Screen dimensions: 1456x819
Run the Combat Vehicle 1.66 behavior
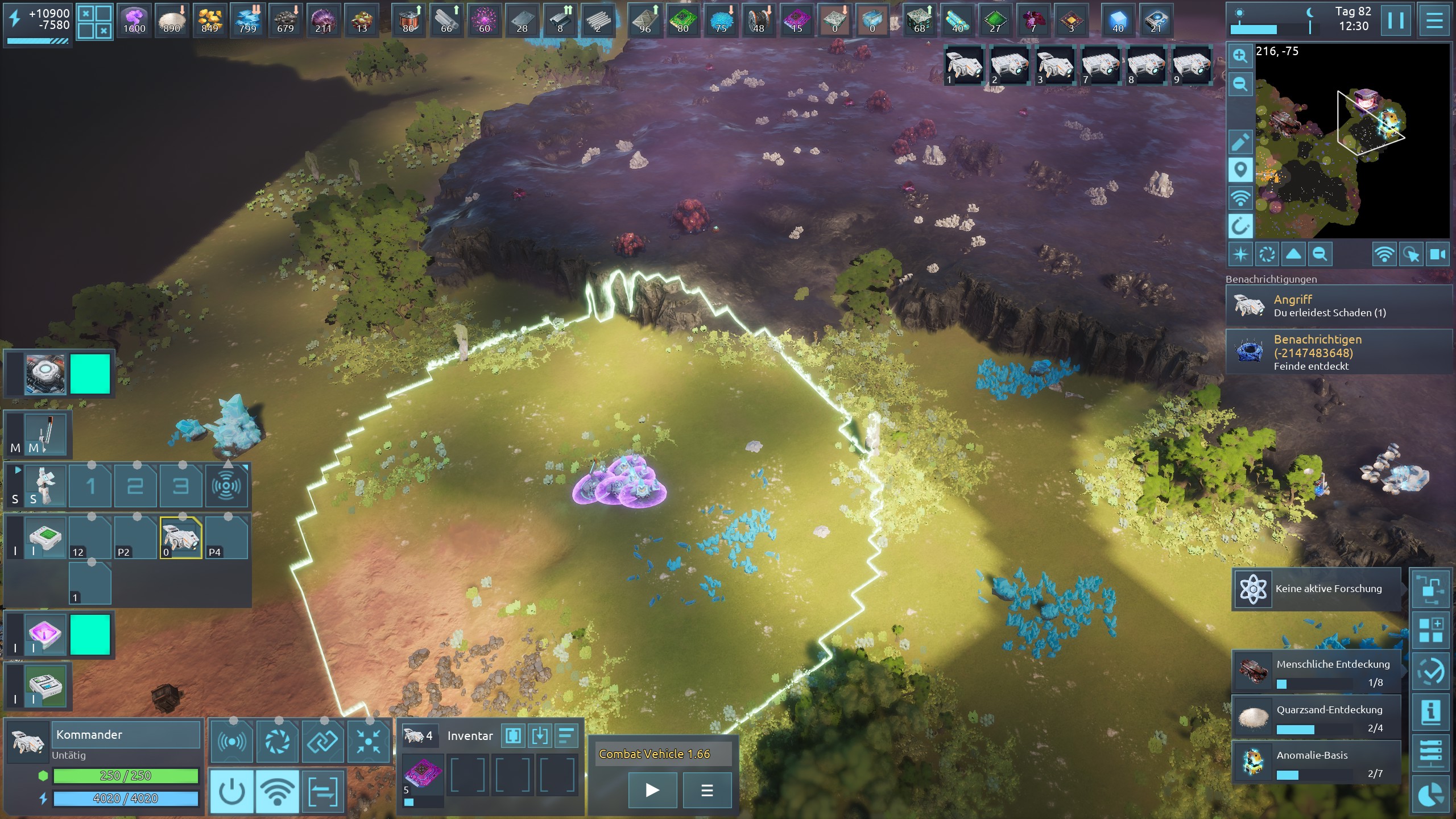[x=652, y=790]
